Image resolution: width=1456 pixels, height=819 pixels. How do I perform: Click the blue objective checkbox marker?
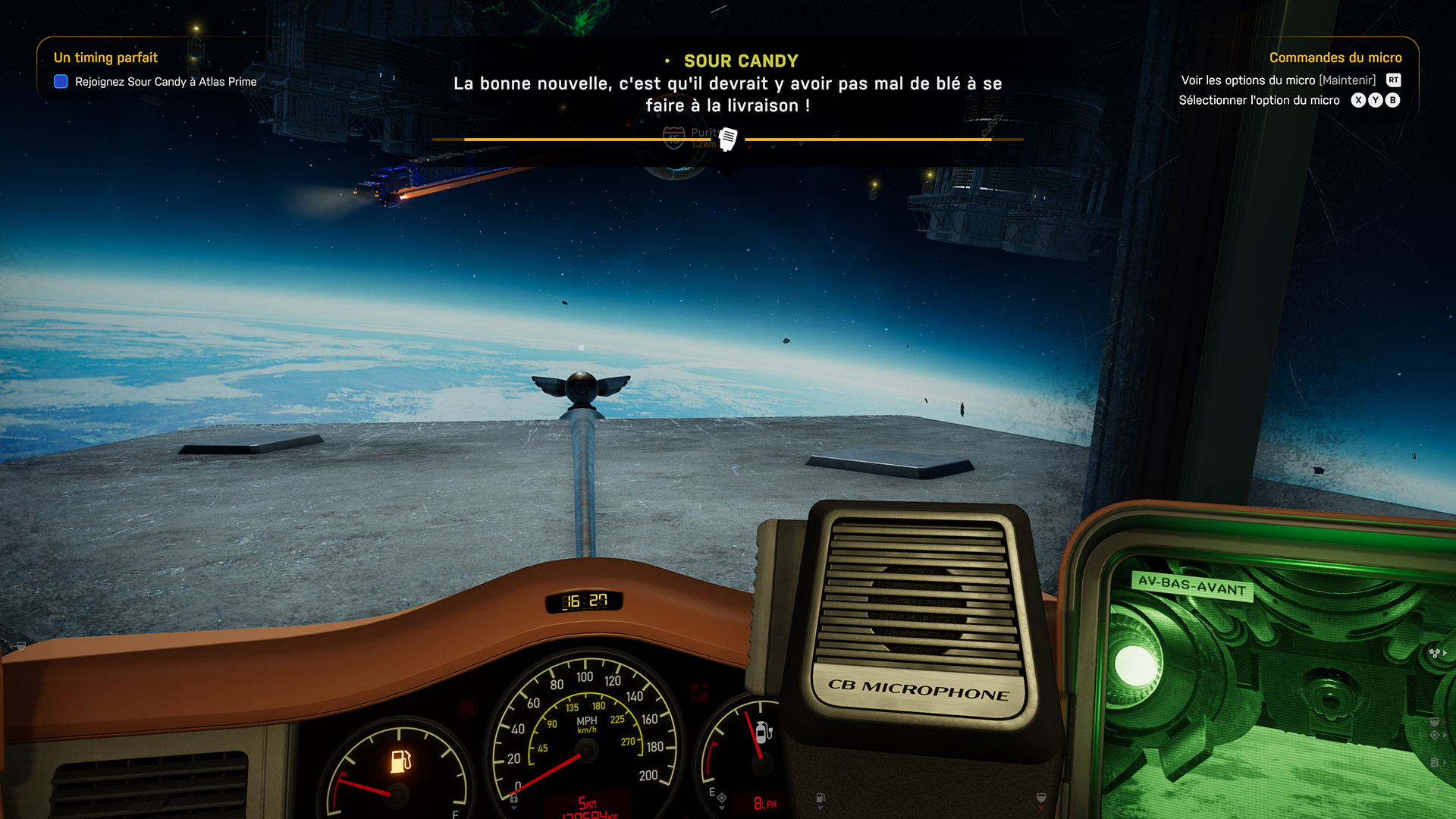pos(61,82)
